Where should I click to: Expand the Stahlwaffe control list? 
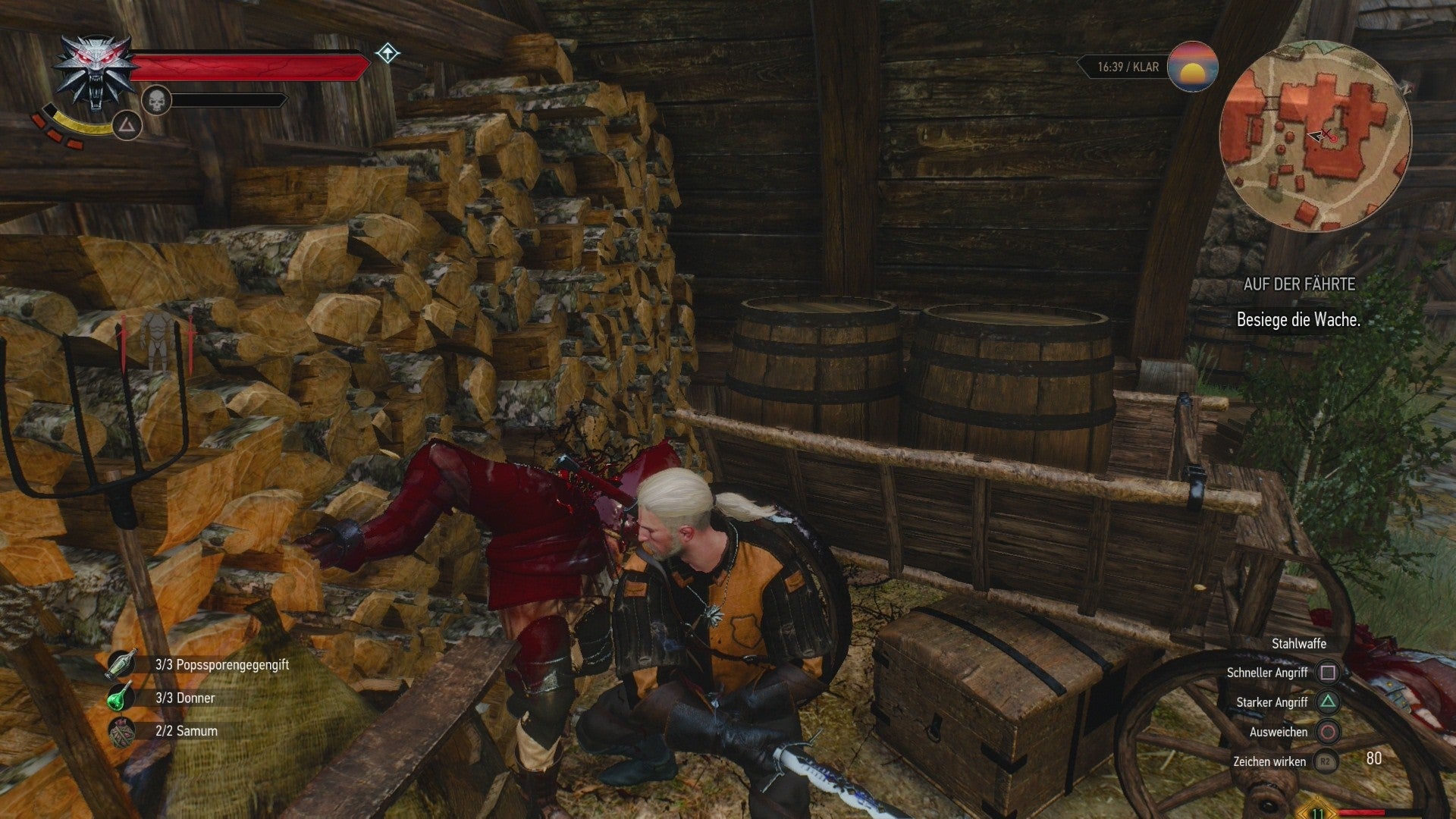point(1298,643)
